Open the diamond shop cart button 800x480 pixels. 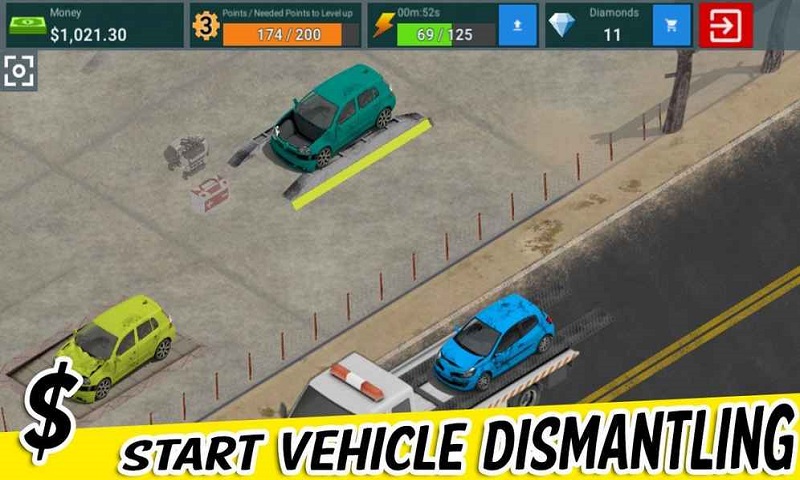[672, 26]
